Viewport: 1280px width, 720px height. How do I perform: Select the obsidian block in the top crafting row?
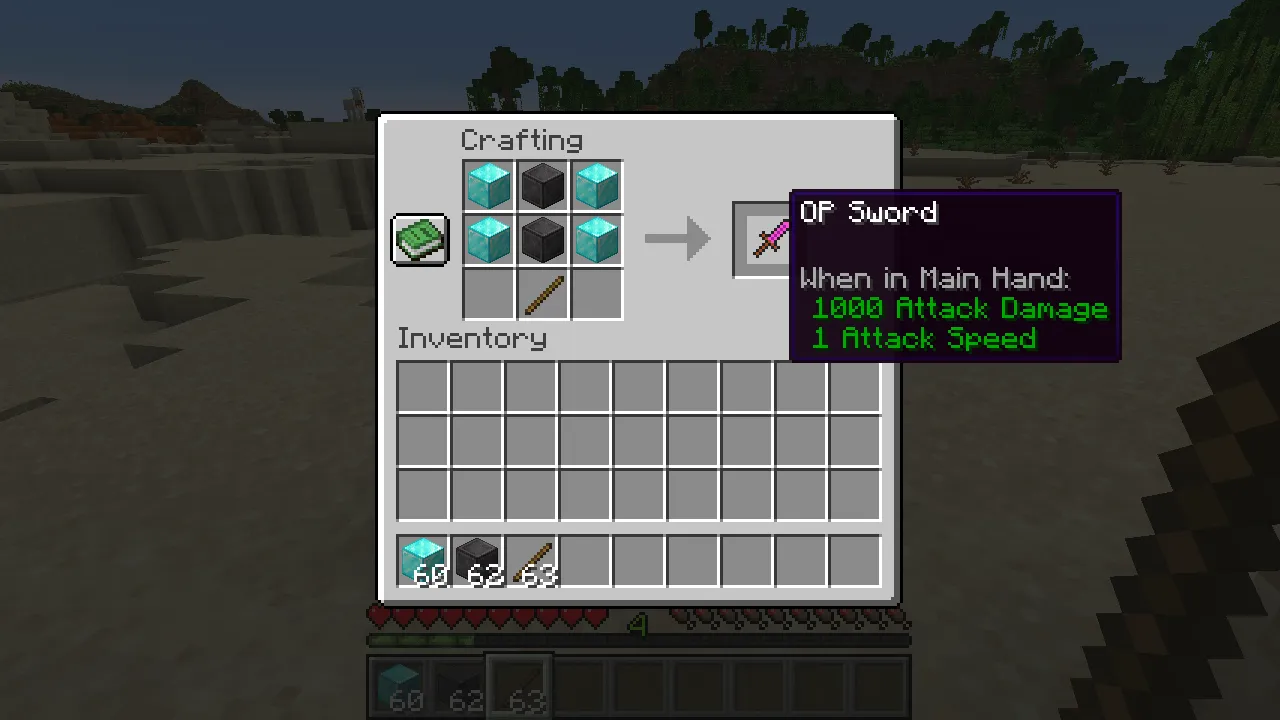pos(543,184)
